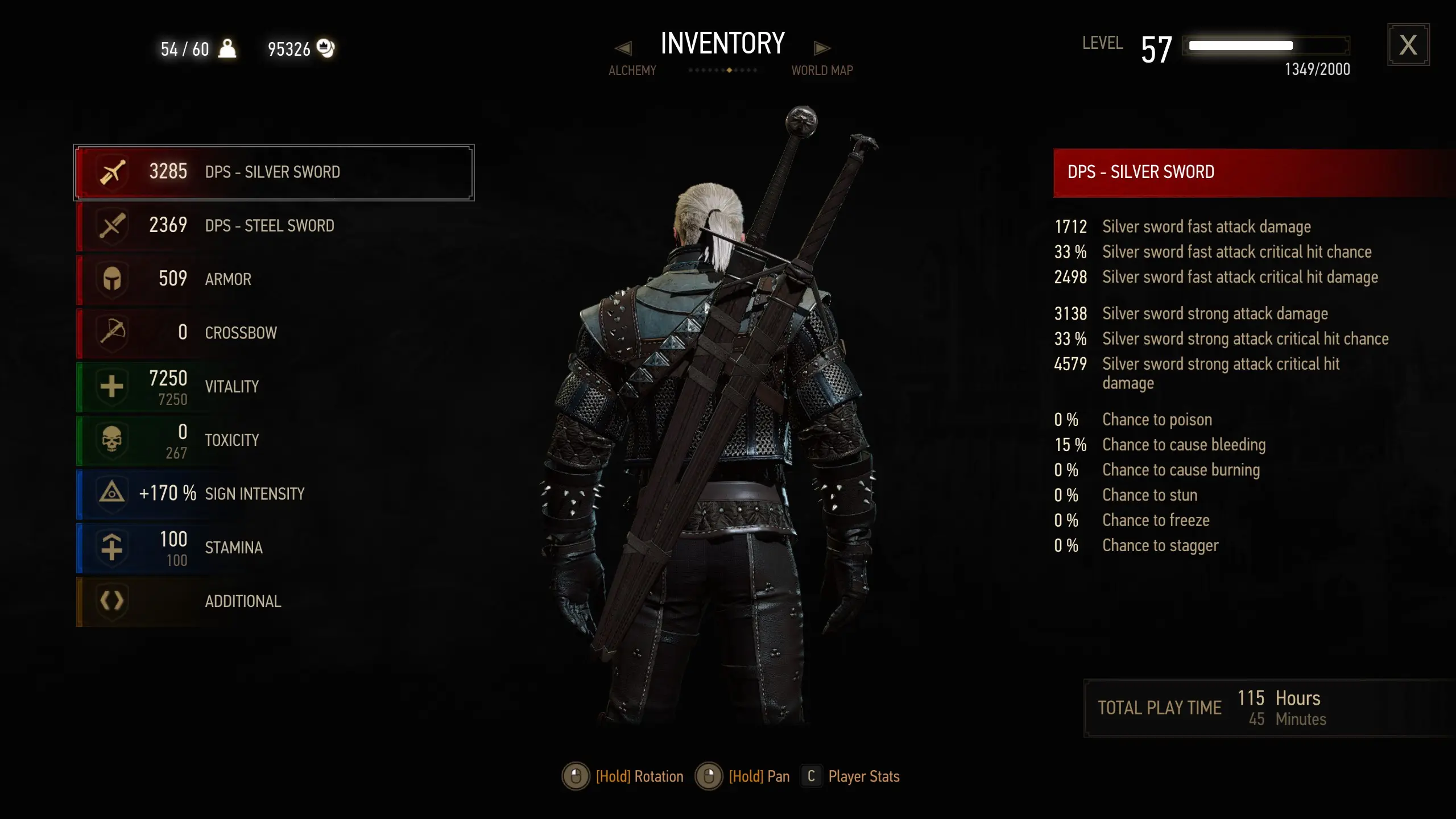
Task: Open the Sign Intensity stats
Action: point(273,494)
